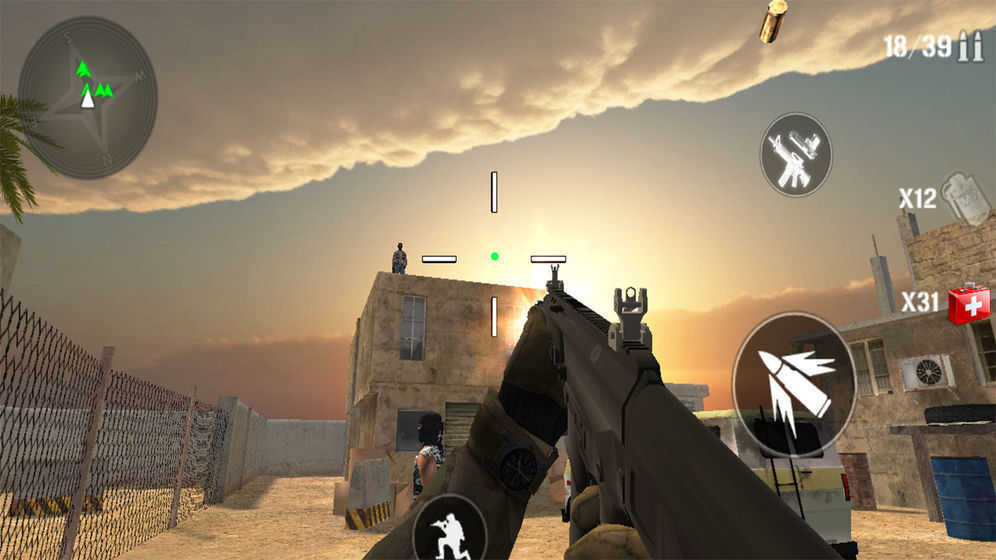Tap the compass minimap
Viewport: 996px width, 560px height.
(x=88, y=97)
